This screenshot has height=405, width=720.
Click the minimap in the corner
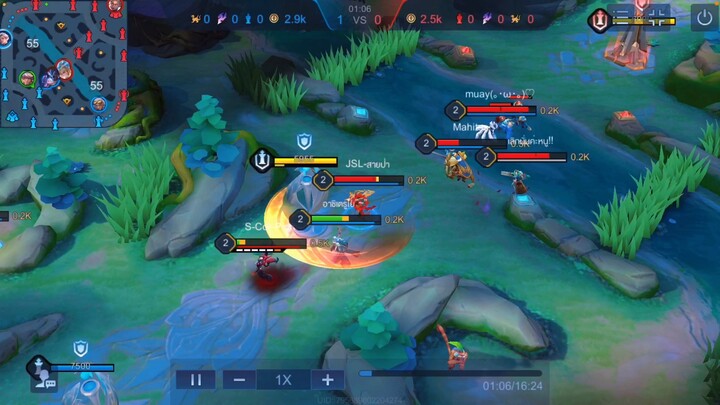66,64
